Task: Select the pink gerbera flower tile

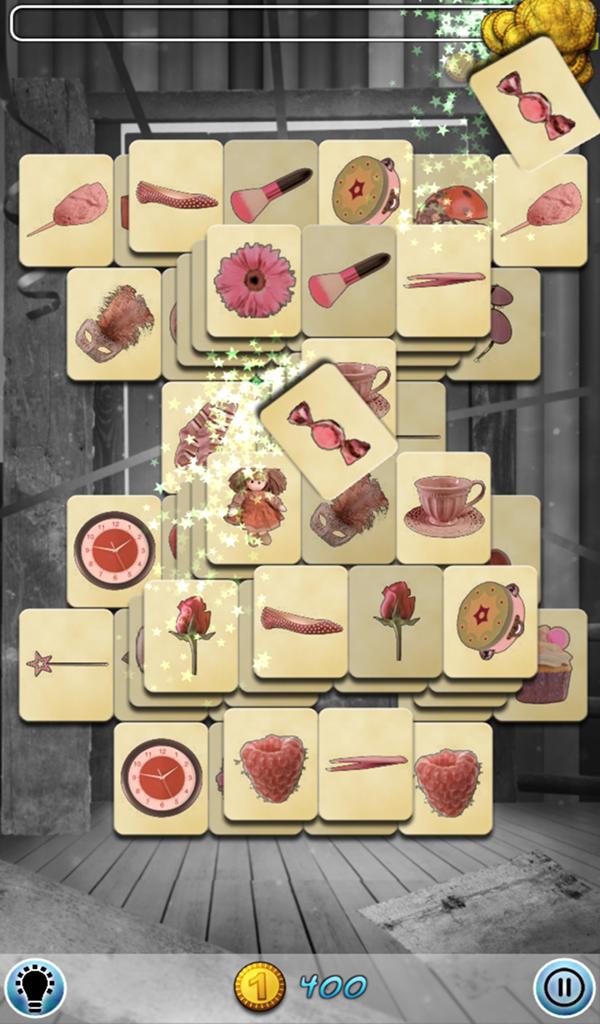Action: click(x=253, y=280)
